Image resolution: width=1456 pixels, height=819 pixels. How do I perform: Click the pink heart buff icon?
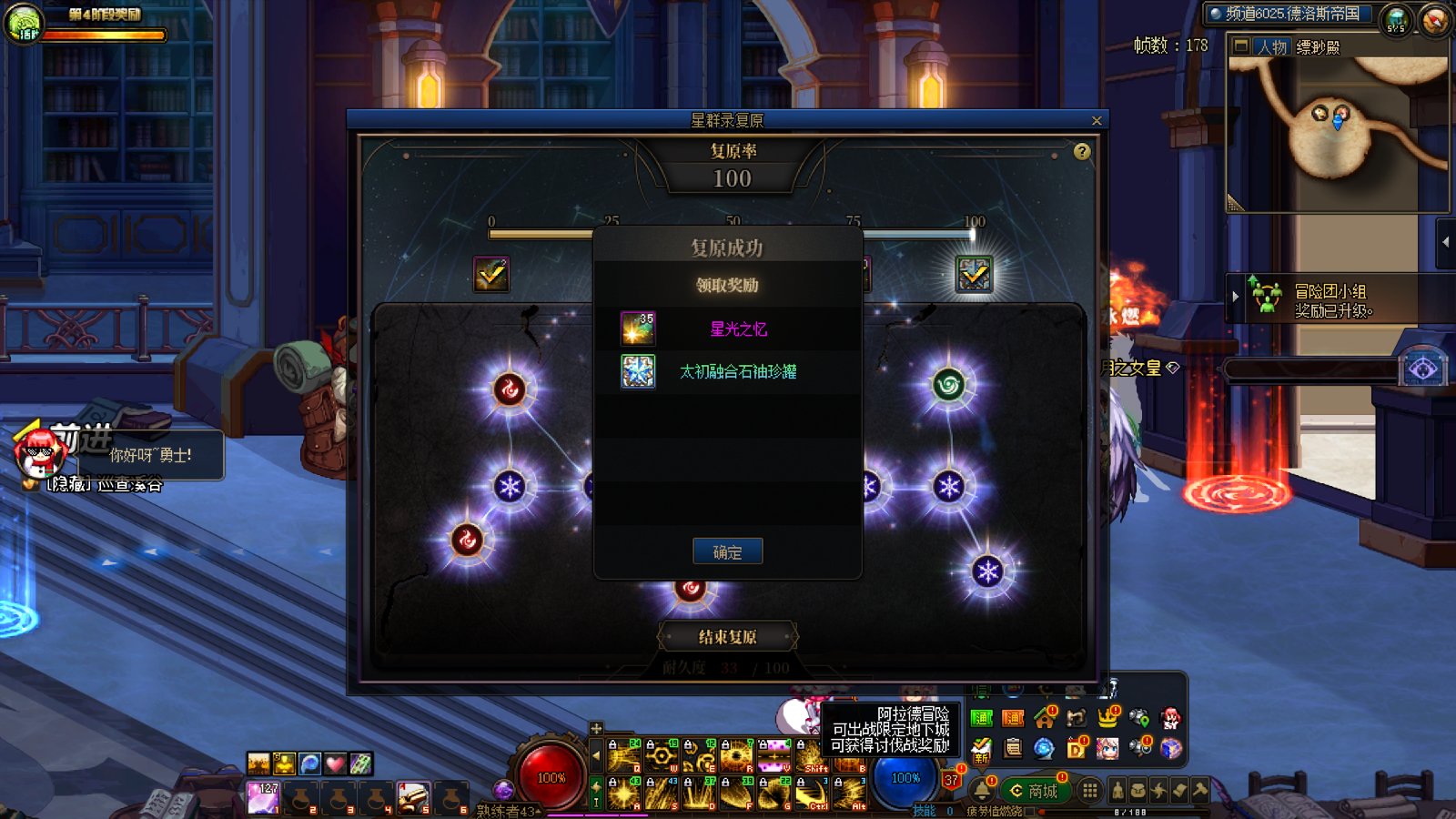click(x=335, y=763)
